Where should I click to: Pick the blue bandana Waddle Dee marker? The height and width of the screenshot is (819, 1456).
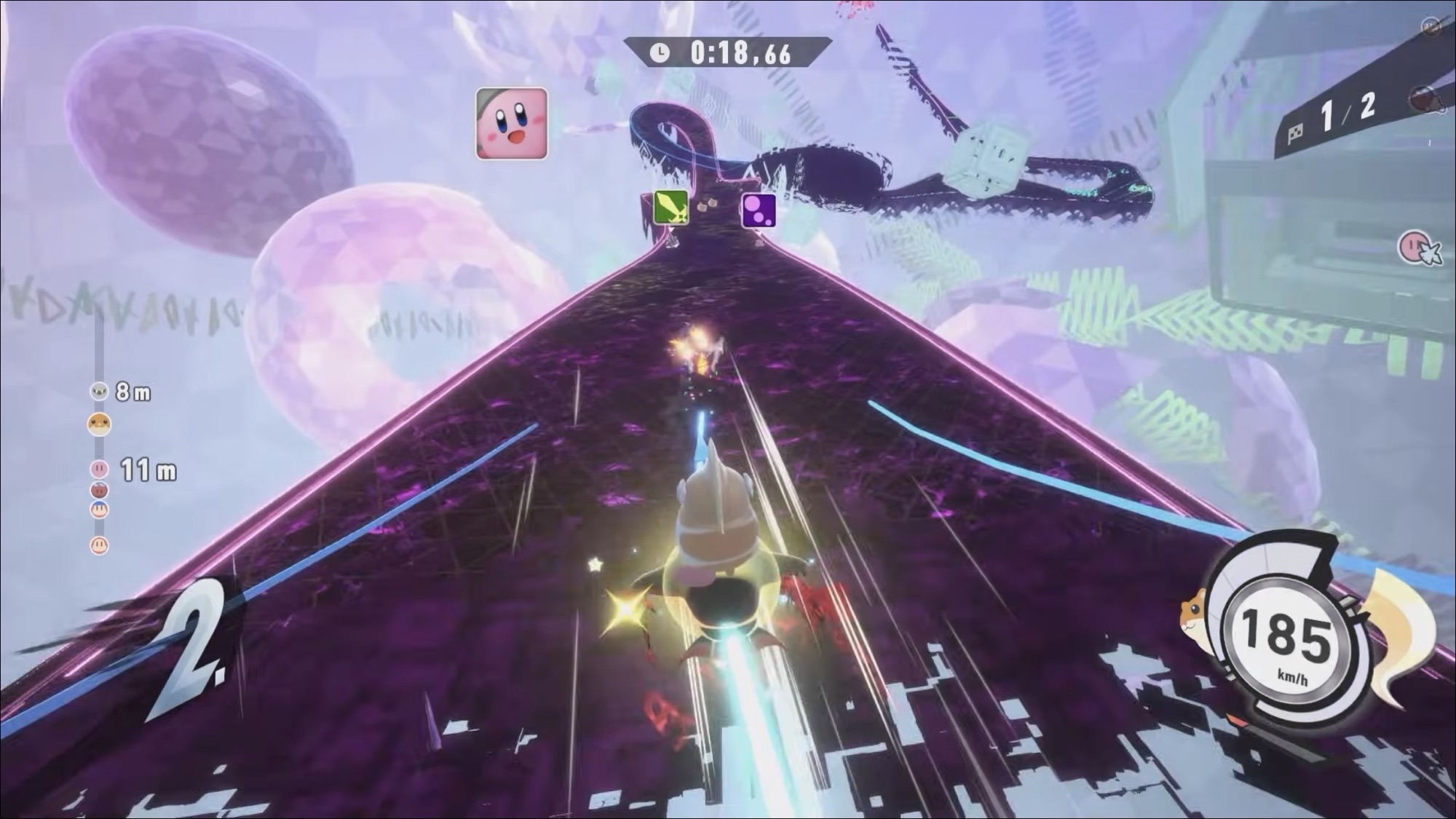pos(99,509)
